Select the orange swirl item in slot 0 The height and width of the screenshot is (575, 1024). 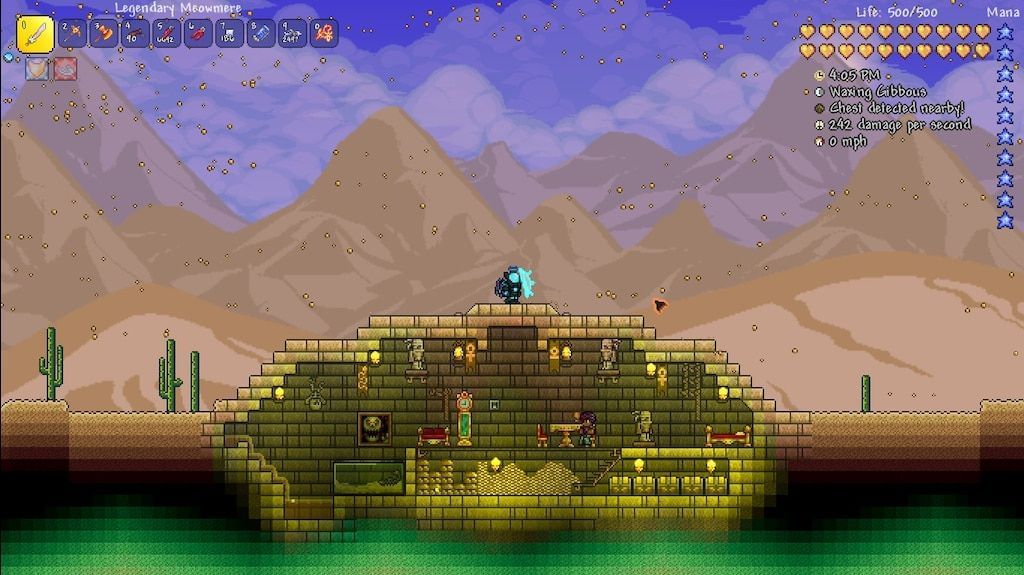323,34
